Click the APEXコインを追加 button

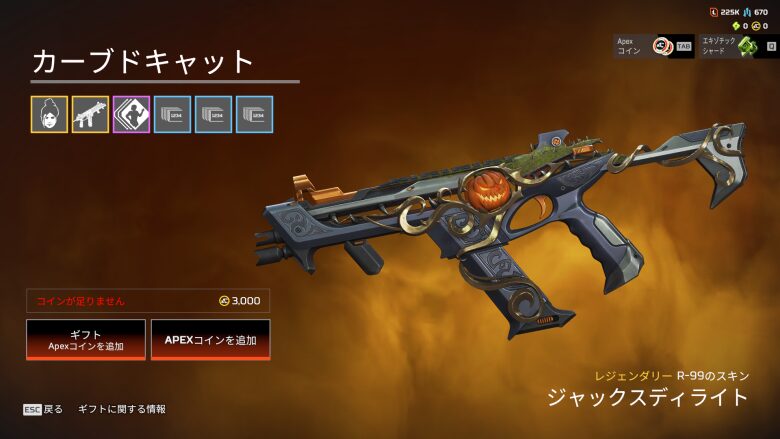[210, 340]
